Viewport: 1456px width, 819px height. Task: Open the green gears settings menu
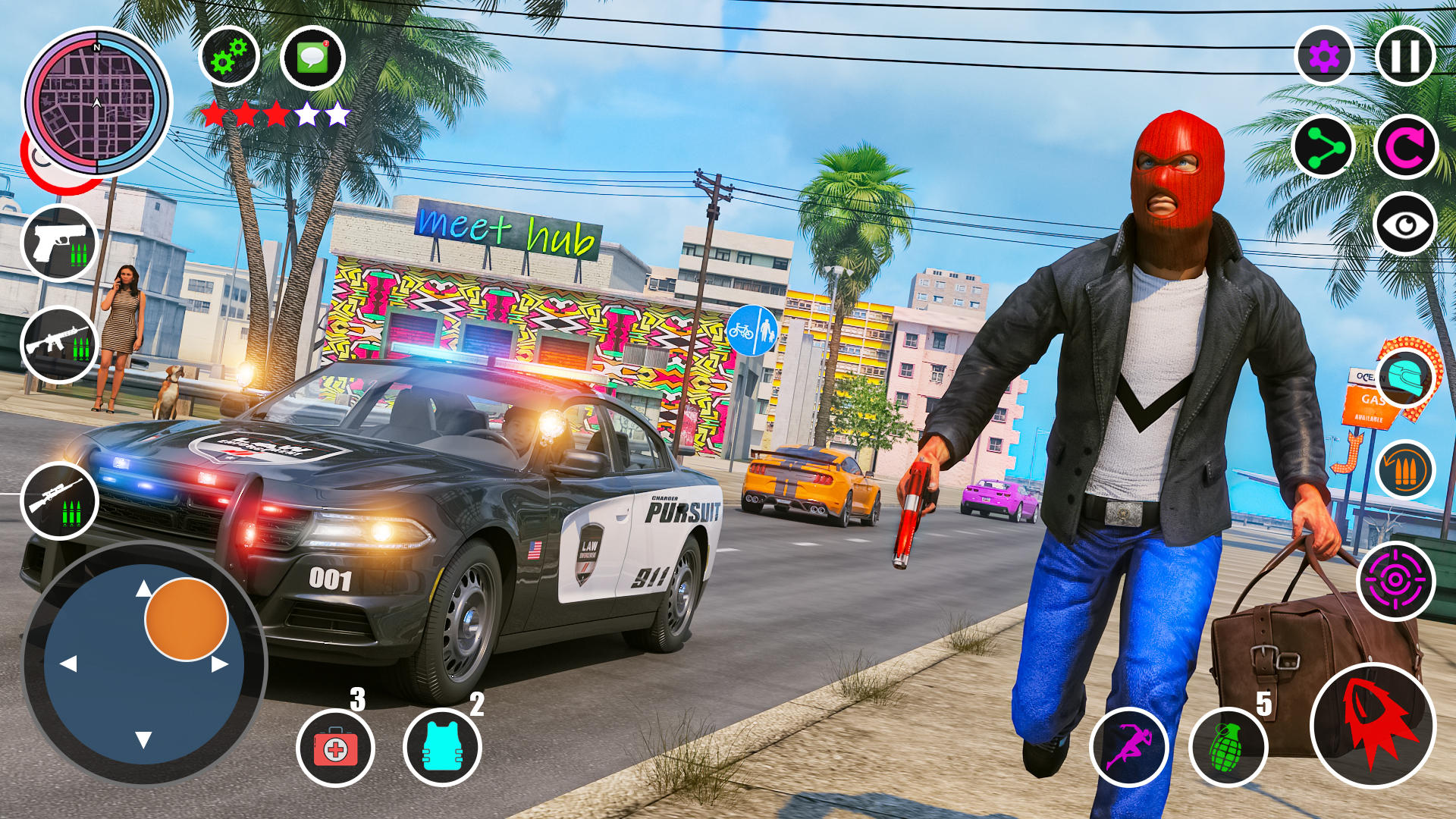tap(227, 57)
